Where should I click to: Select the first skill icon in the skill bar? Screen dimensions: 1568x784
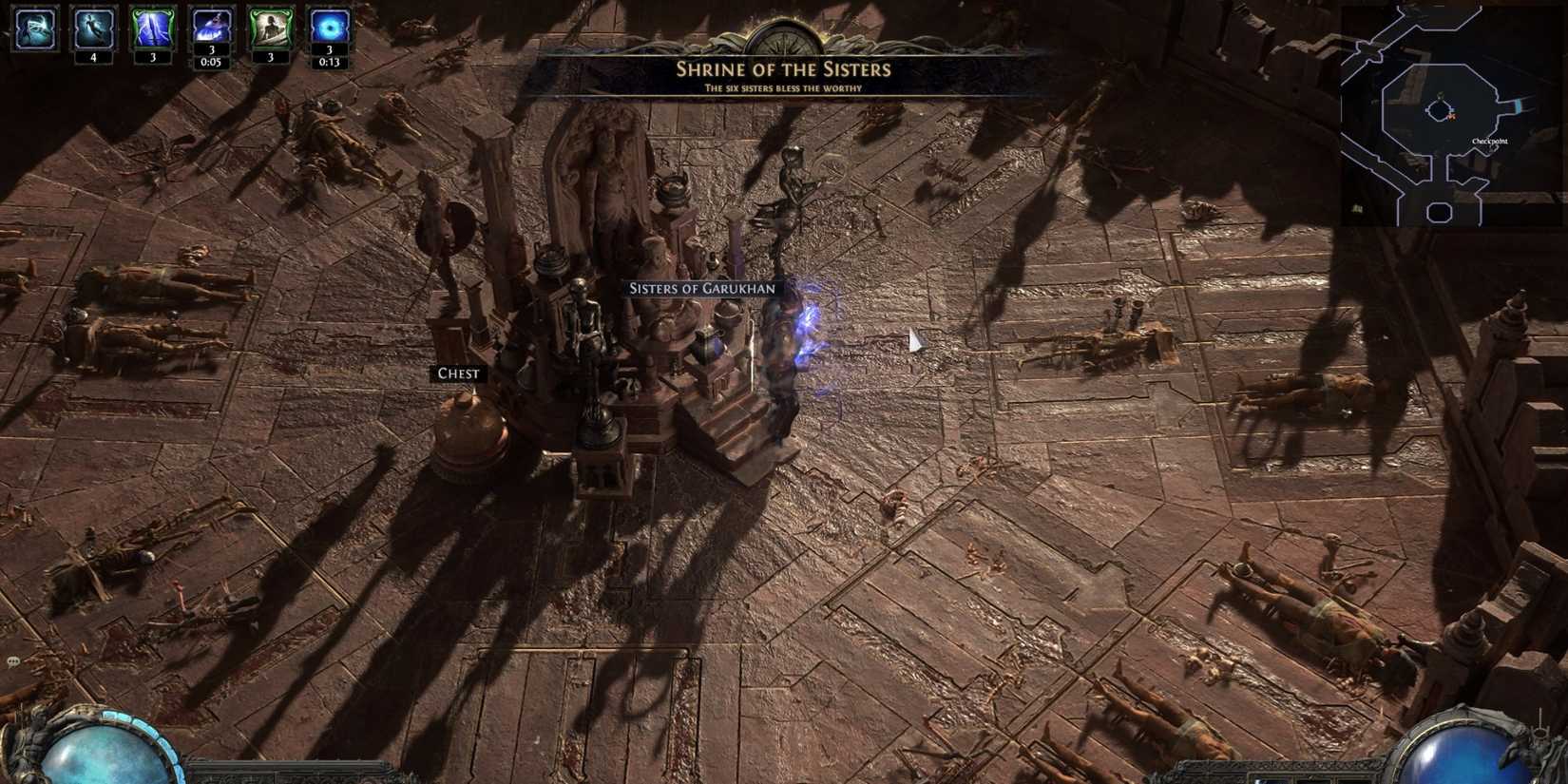point(33,29)
